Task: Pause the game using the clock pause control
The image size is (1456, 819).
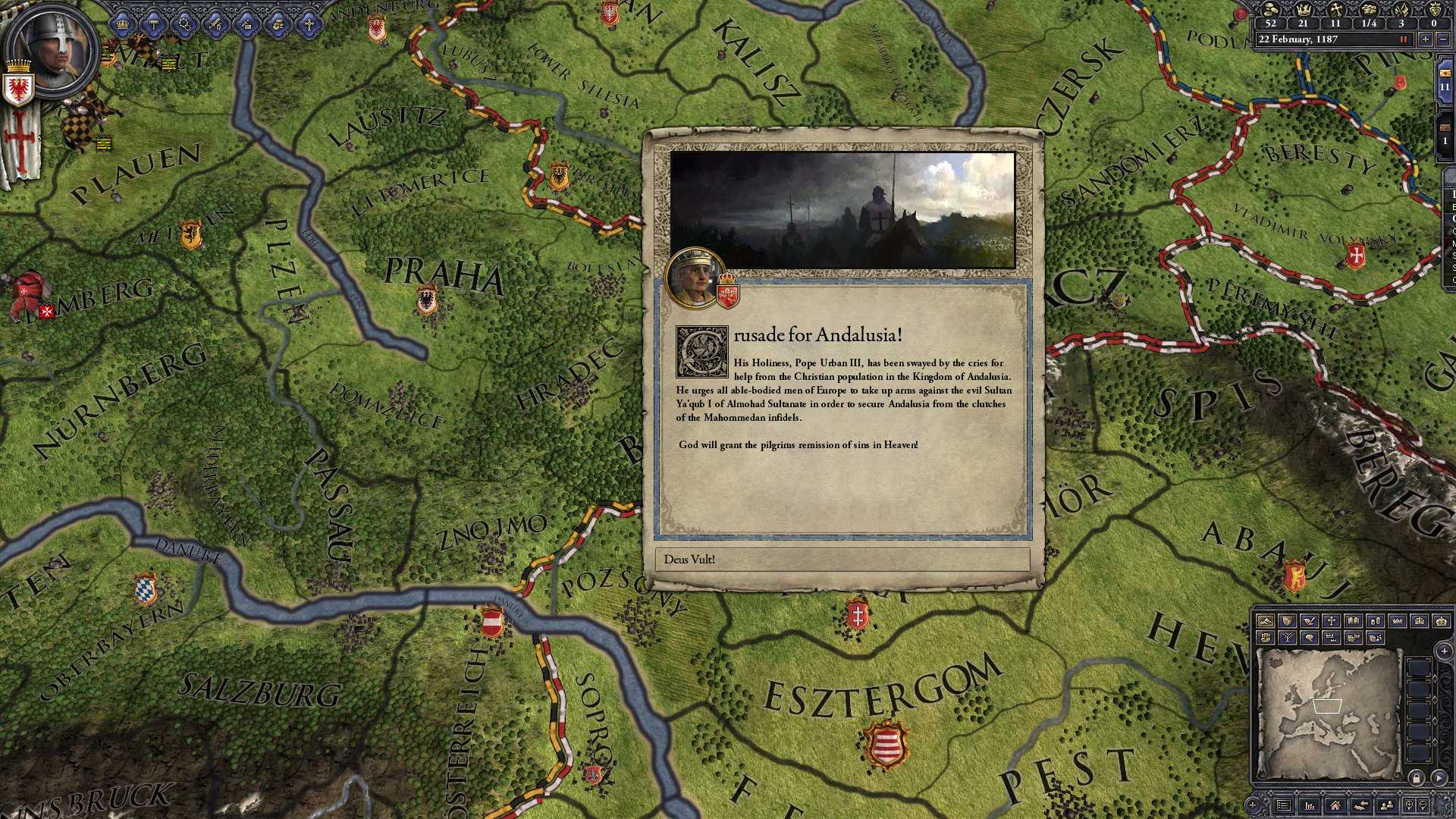Action: pyautogui.click(x=1403, y=39)
